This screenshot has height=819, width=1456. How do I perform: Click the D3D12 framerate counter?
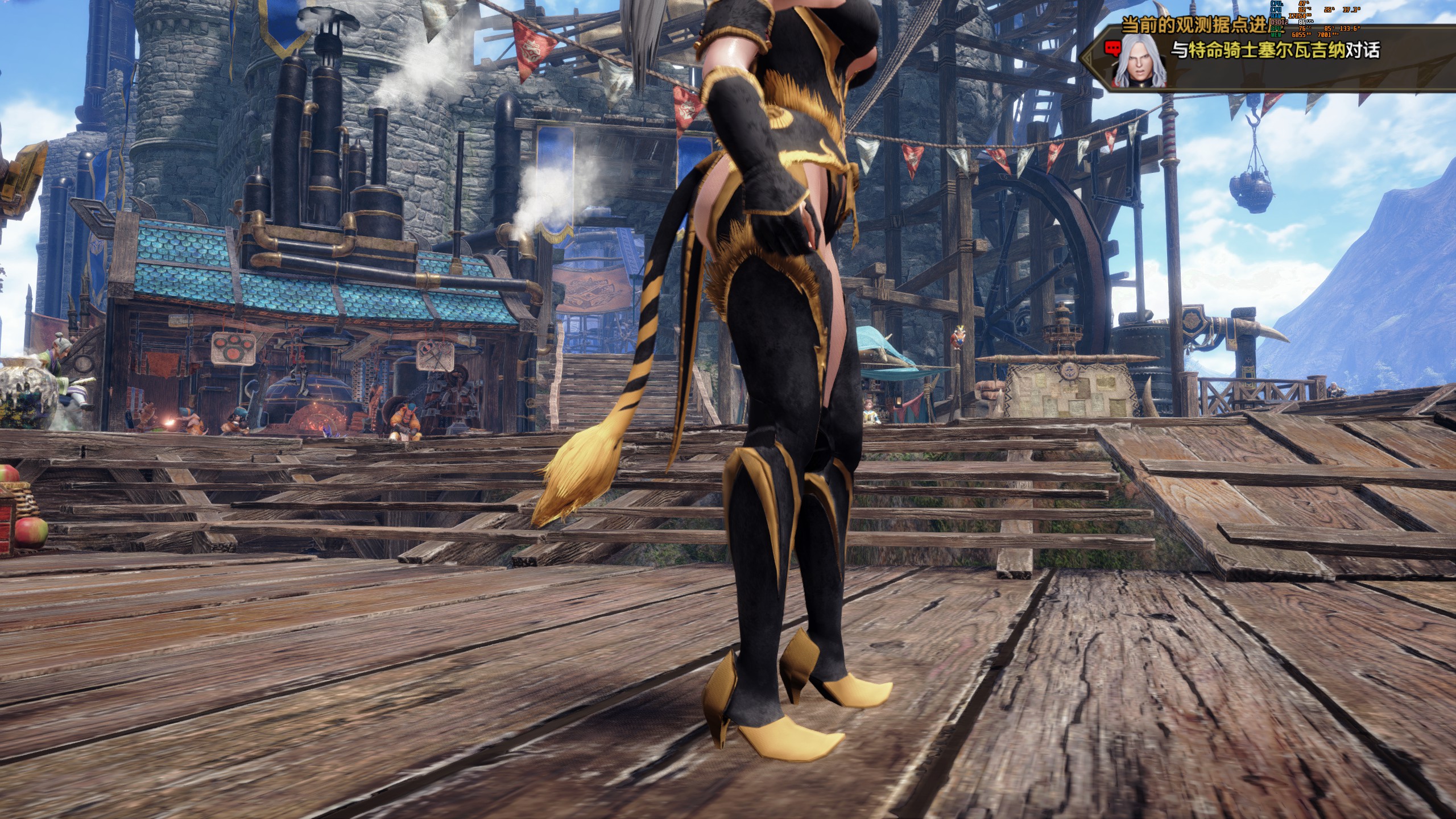(1280, 23)
